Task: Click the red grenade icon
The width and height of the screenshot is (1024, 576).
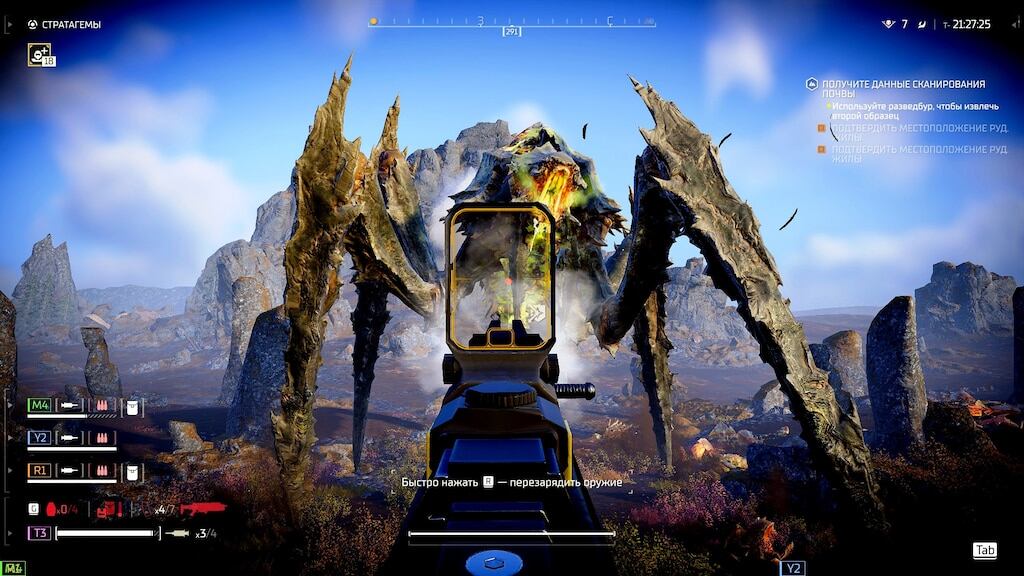Action: [x=53, y=509]
